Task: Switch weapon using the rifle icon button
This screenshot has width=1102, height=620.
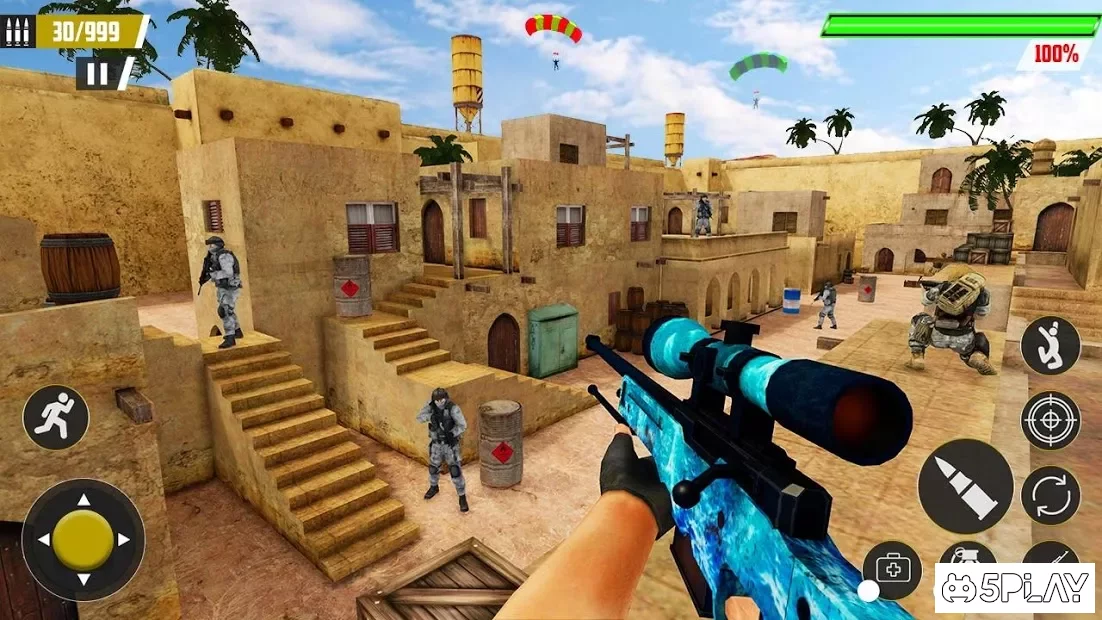Action: pos(1050,556)
